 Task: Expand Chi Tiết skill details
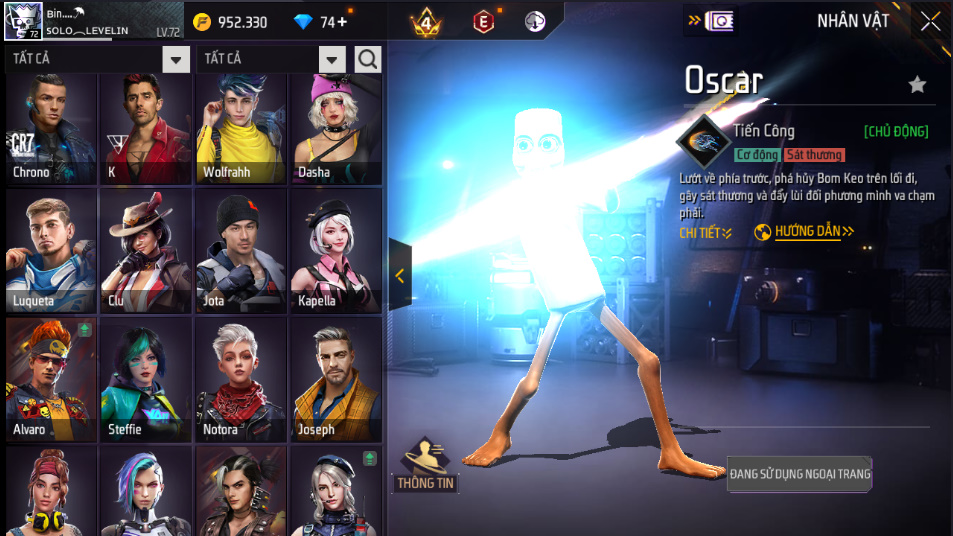click(x=706, y=232)
